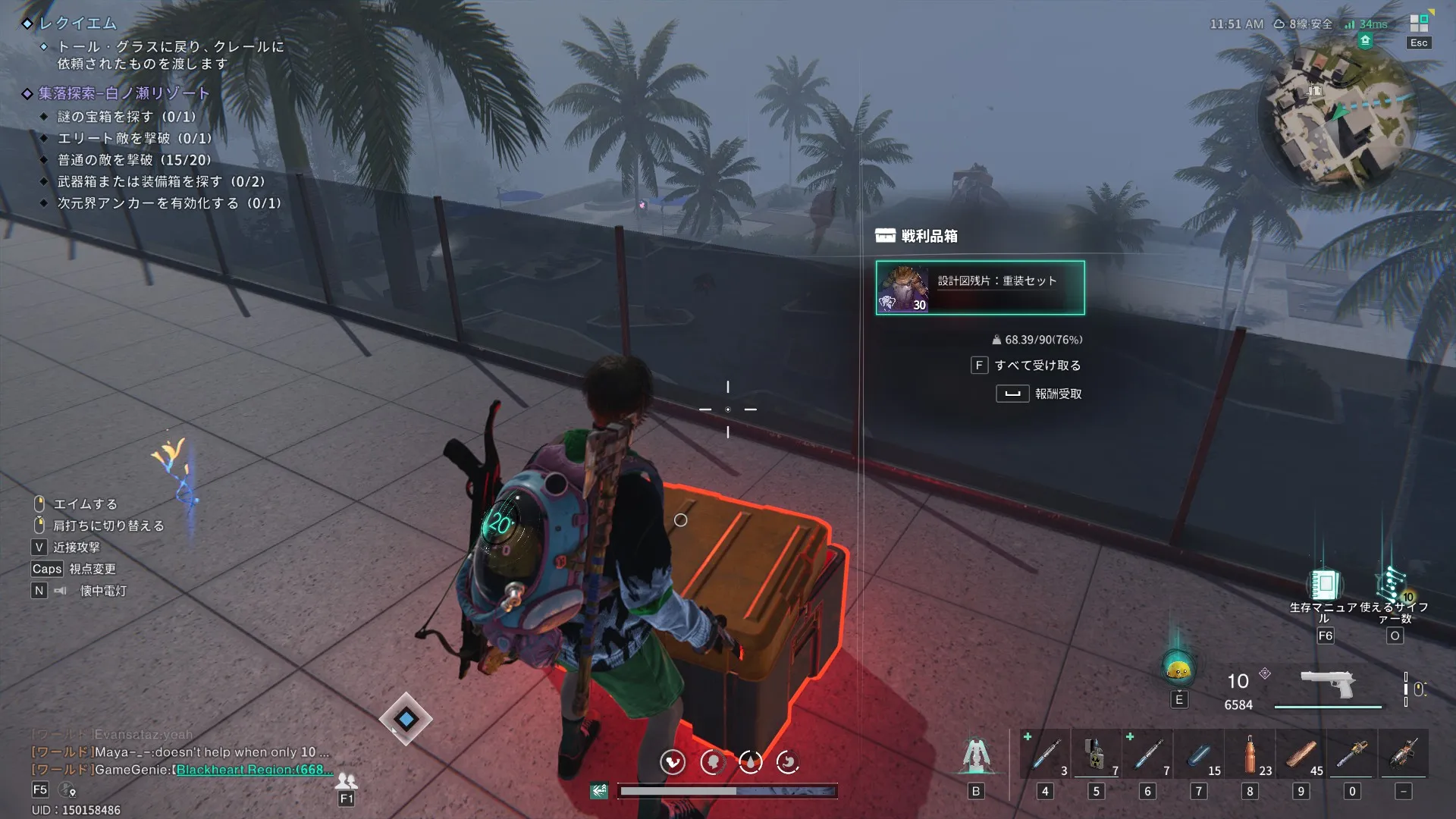Select the equipped pistol weapon
Viewport: 1456px width, 819px height.
(x=1328, y=684)
